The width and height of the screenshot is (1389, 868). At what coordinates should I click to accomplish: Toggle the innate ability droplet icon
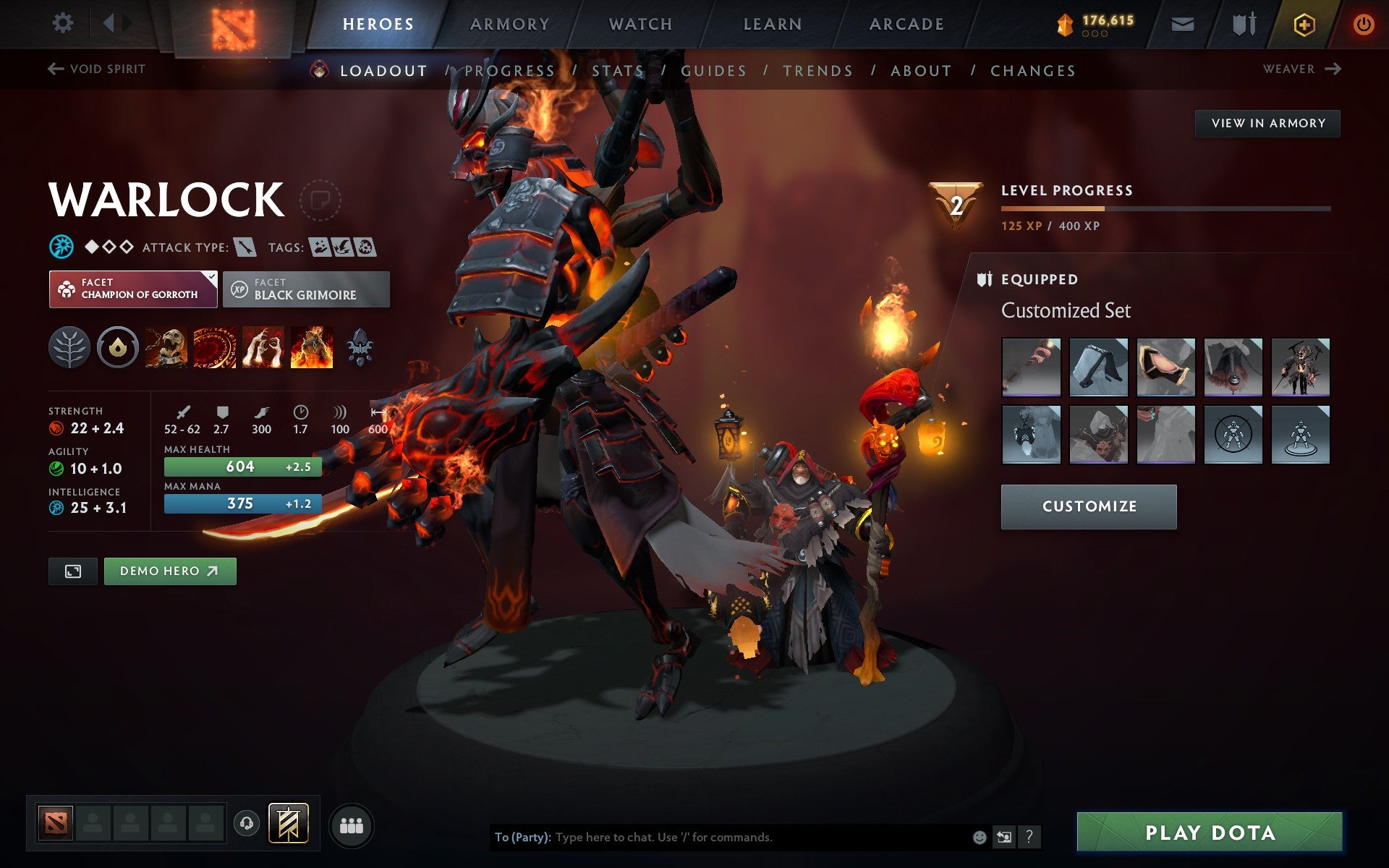[x=117, y=348]
